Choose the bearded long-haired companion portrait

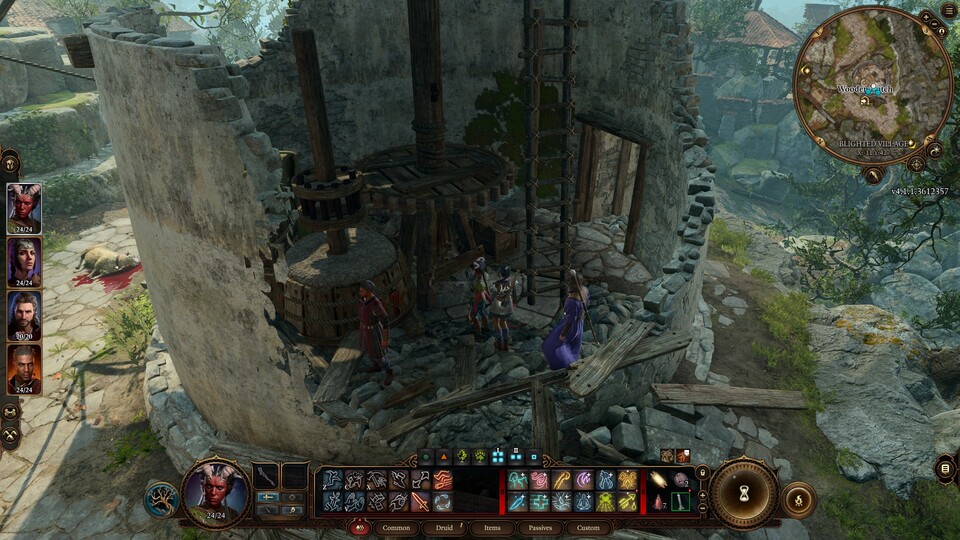tap(24, 316)
